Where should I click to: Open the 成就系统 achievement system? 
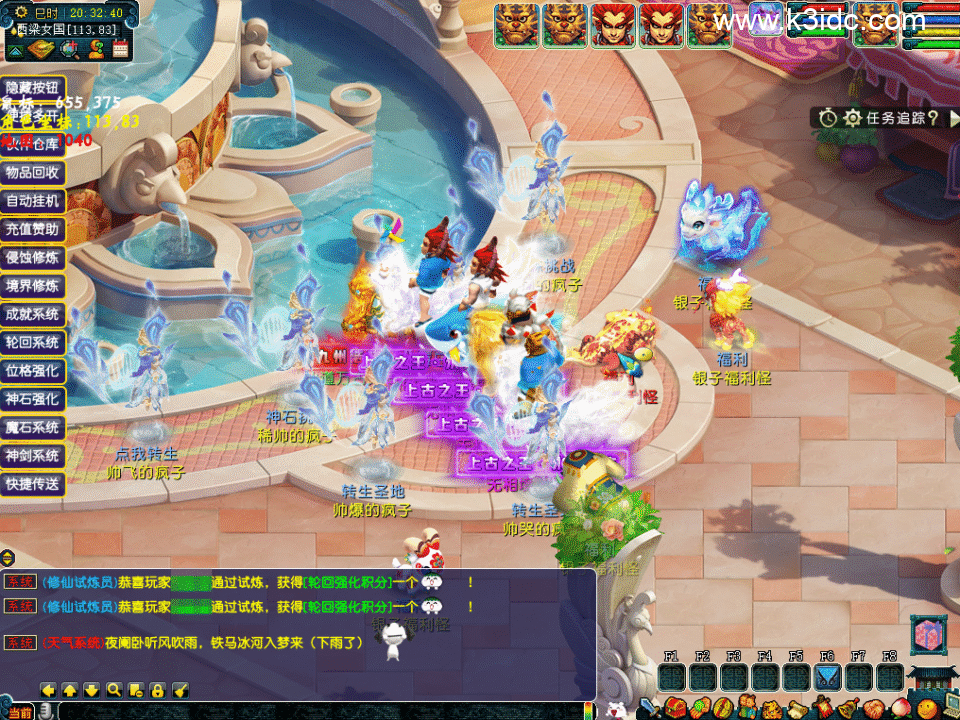click(x=33, y=314)
